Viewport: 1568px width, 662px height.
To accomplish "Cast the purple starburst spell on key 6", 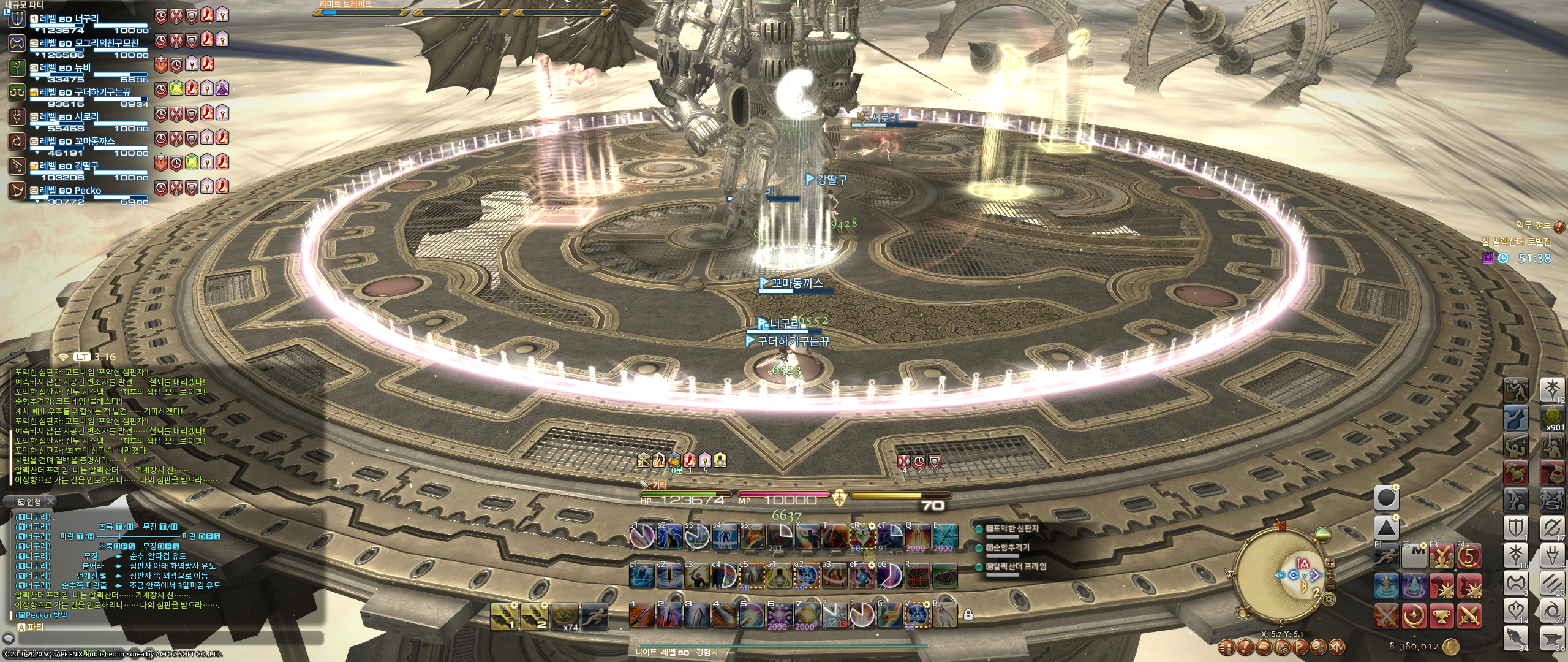I will tap(778, 615).
